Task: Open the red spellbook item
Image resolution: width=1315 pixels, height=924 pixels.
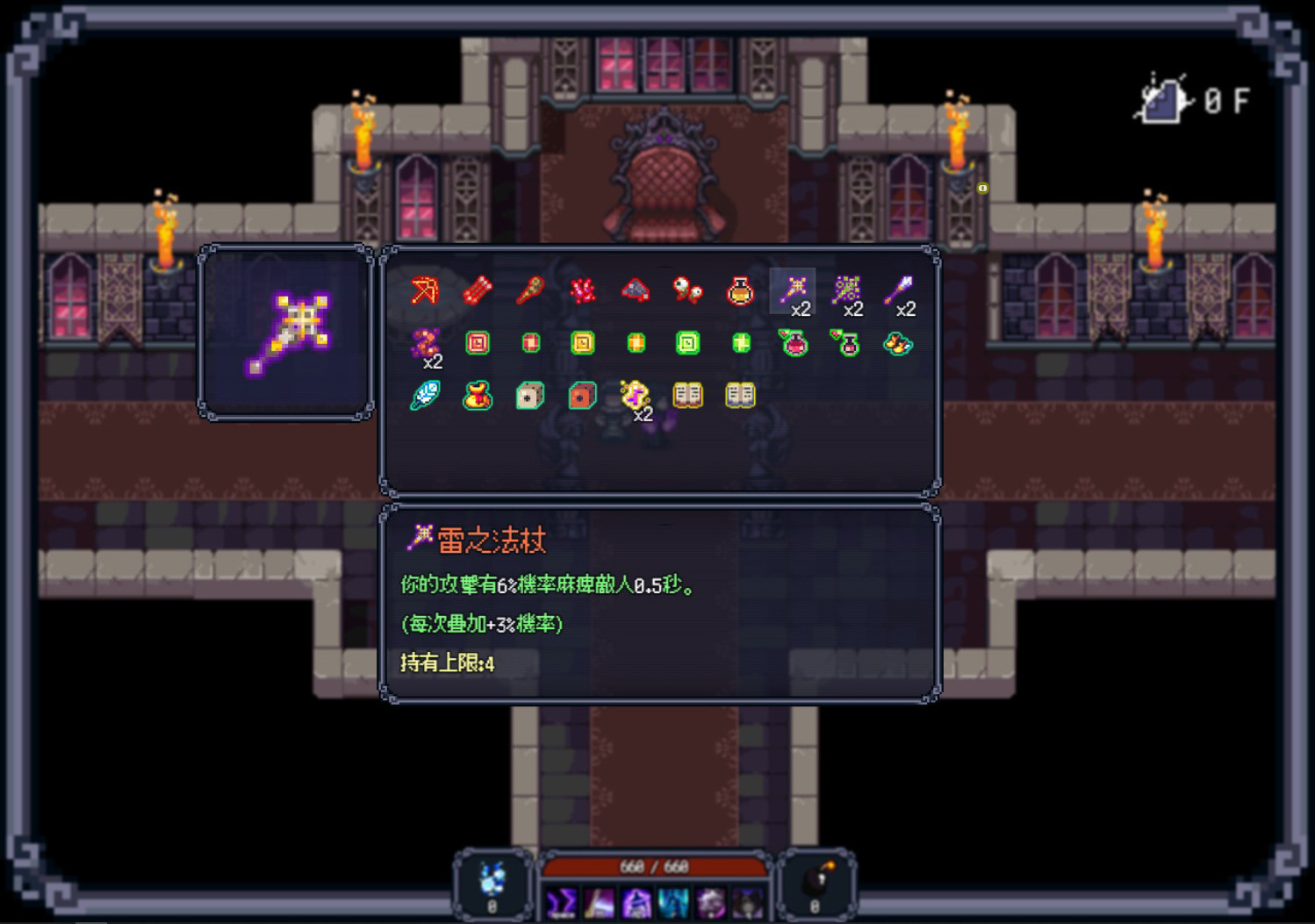Action: pyautogui.click(x=687, y=395)
